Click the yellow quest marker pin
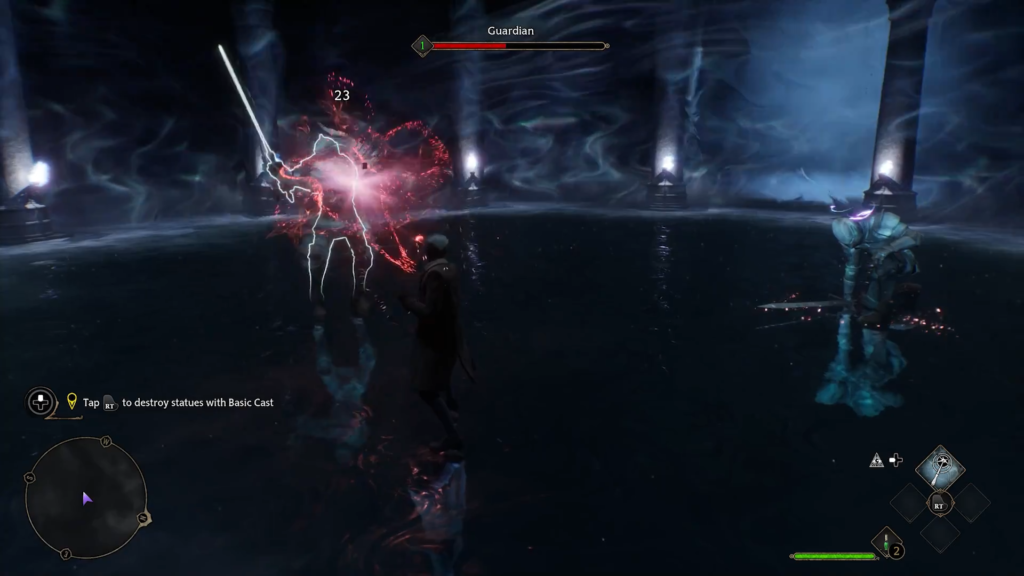1024x576 pixels. pos(72,401)
